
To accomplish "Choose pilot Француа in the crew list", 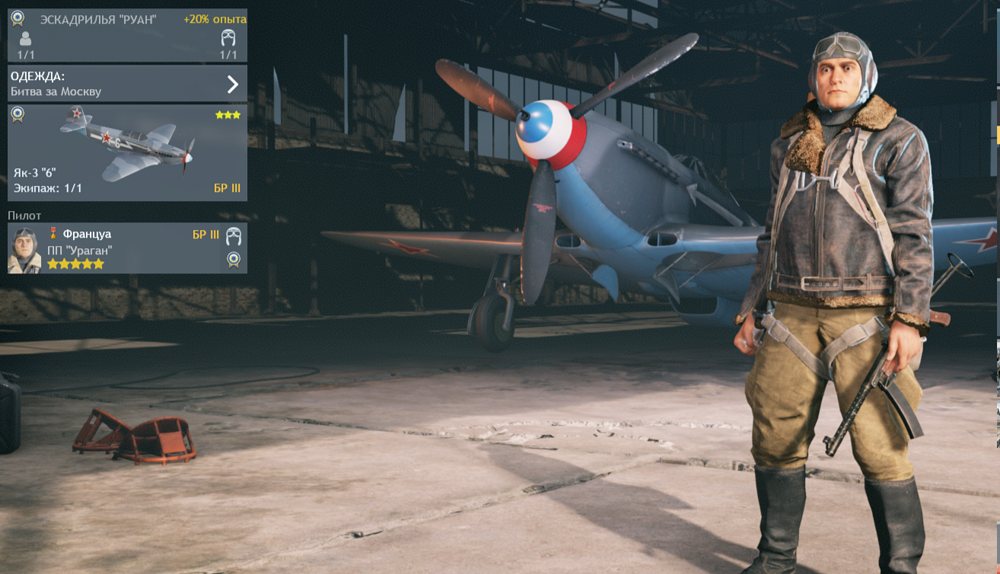I will pos(127,248).
